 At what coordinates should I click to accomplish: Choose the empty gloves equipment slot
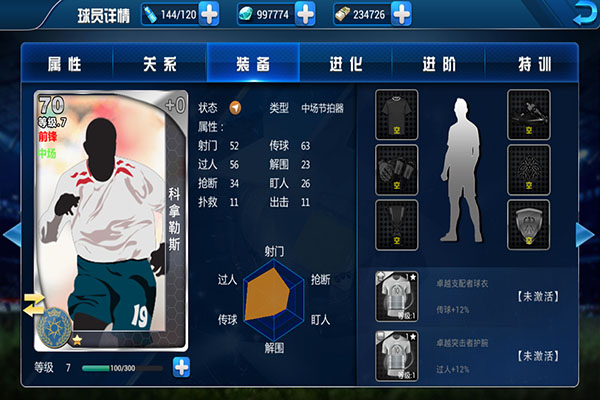[396, 170]
